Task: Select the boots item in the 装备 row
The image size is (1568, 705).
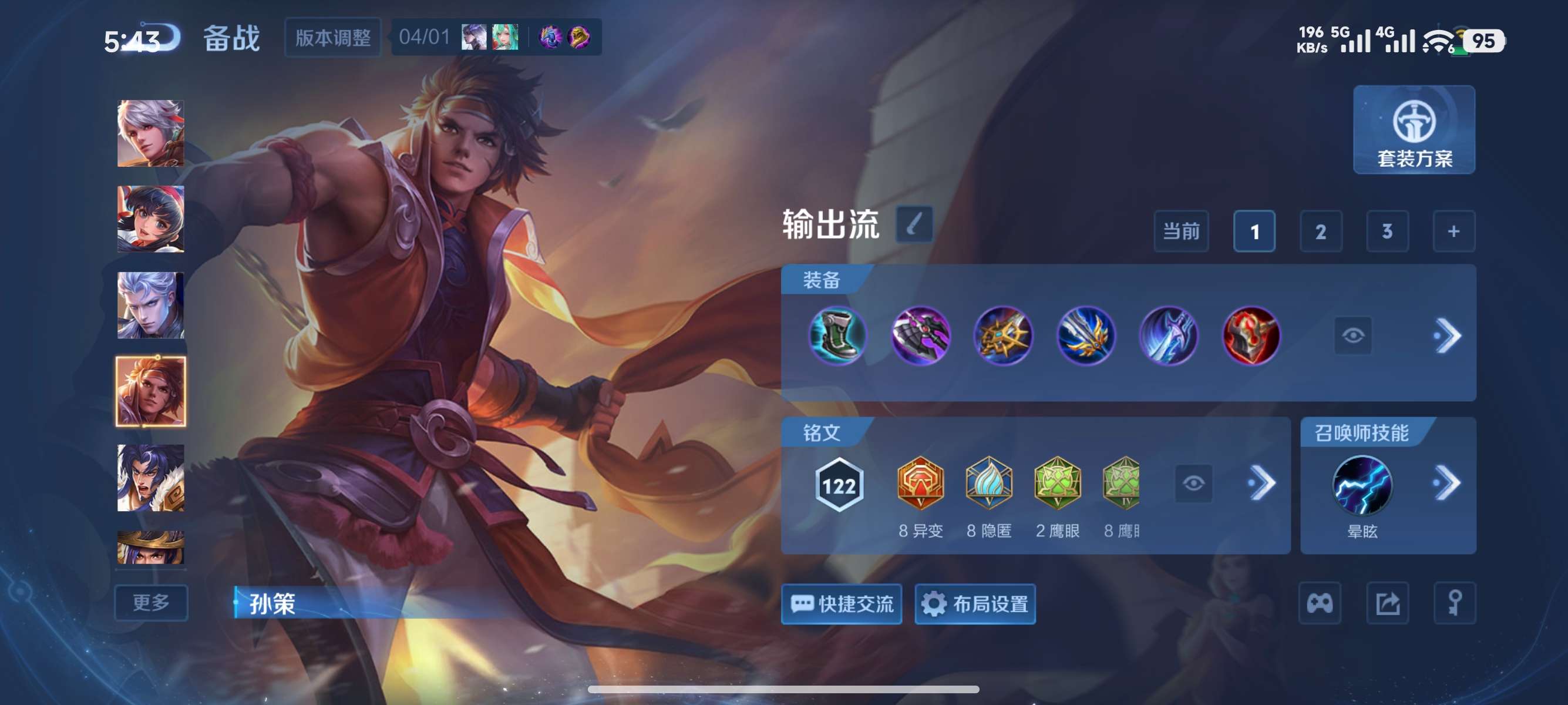Action: [x=839, y=335]
